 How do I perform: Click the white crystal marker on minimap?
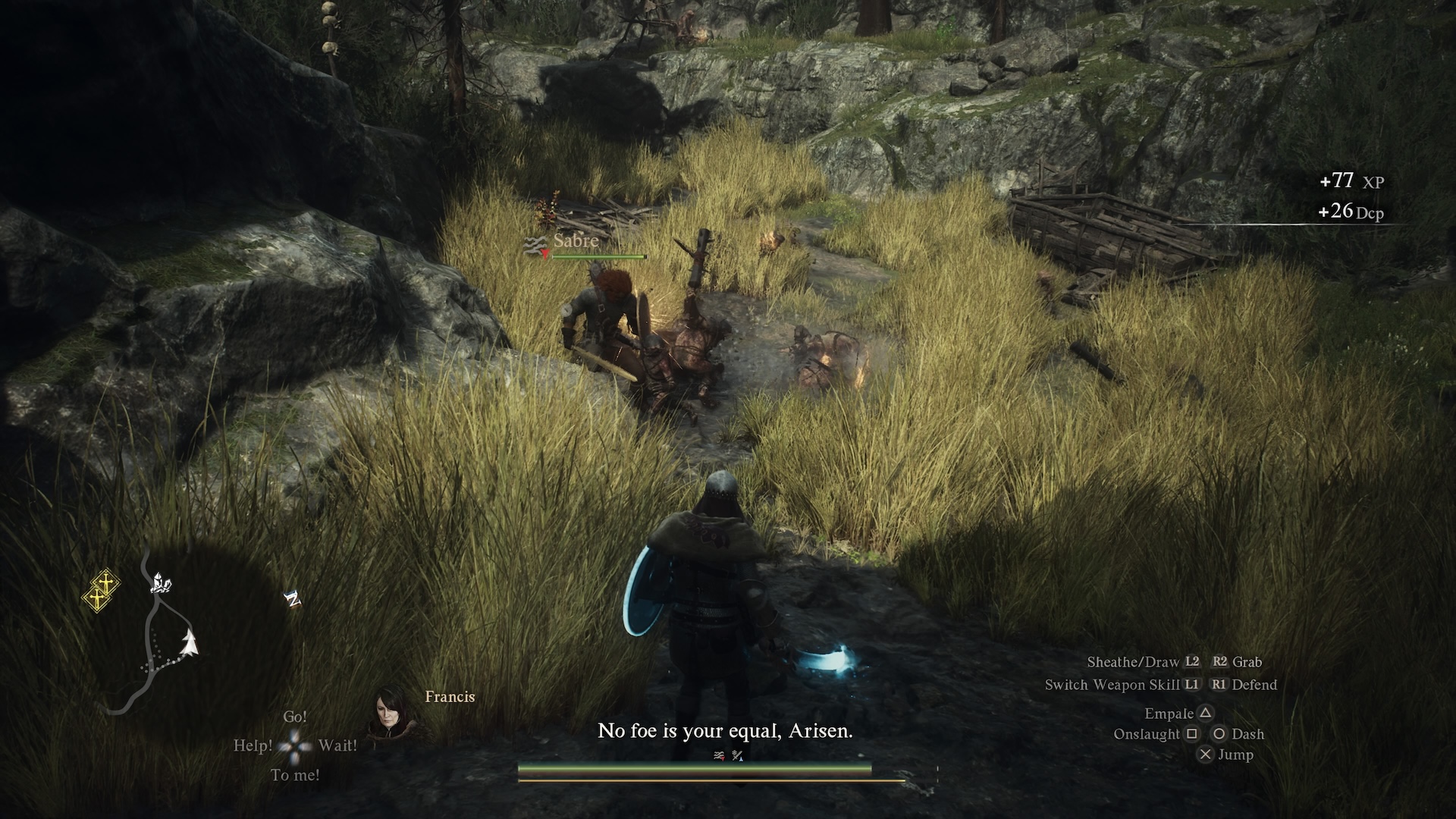(x=161, y=582)
